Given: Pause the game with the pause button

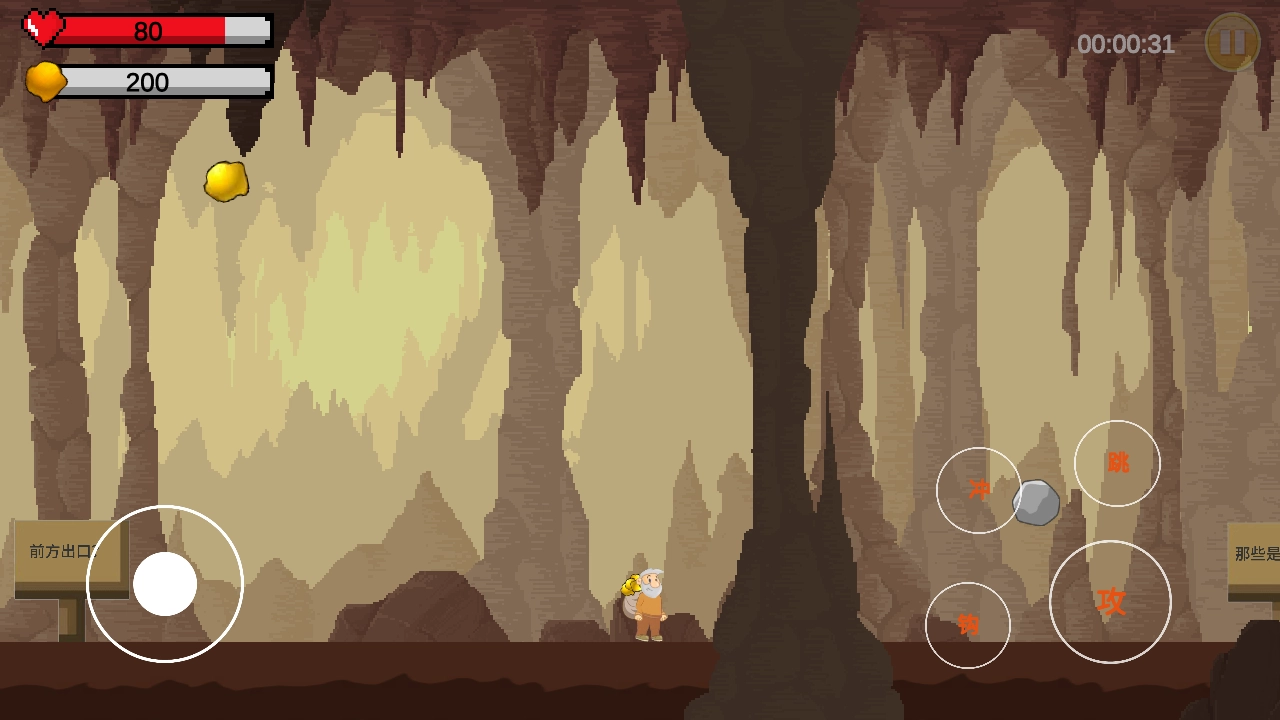Looking at the screenshot, I should [x=1232, y=42].
